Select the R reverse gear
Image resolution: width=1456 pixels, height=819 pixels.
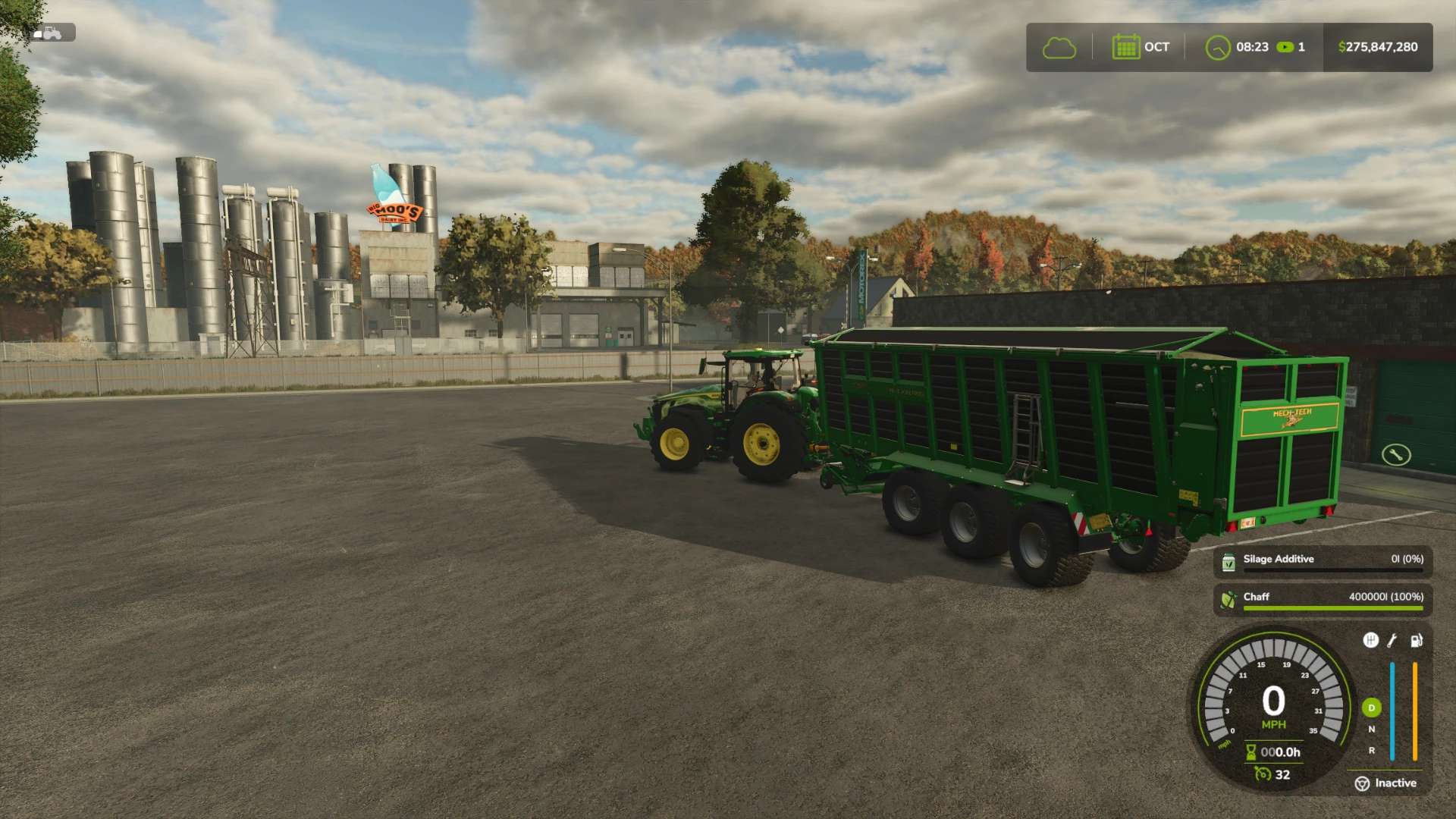pos(1371,751)
